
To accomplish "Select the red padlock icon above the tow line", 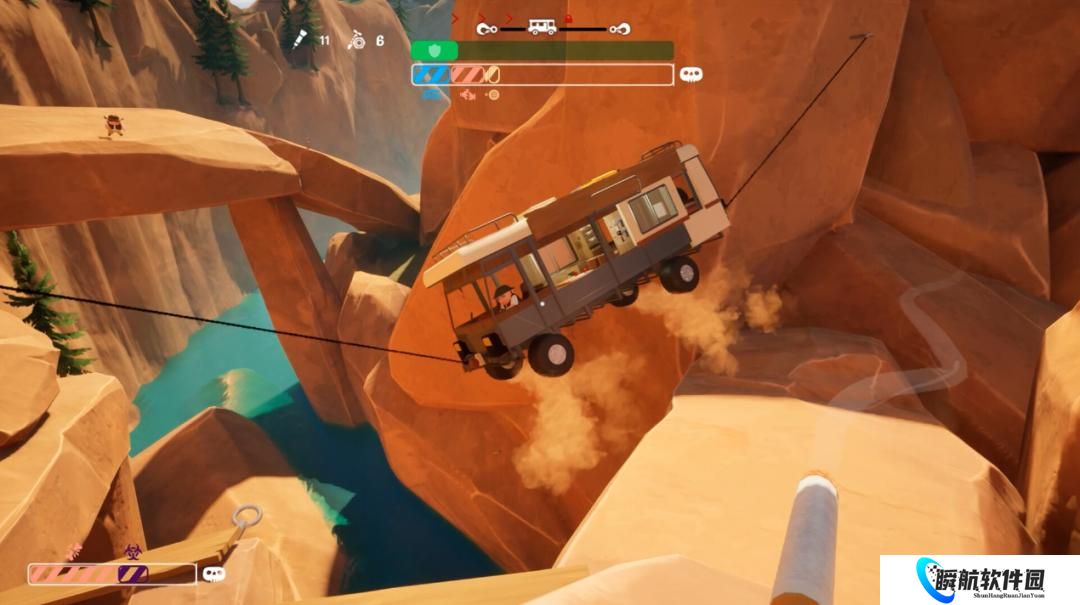I will tap(568, 18).
